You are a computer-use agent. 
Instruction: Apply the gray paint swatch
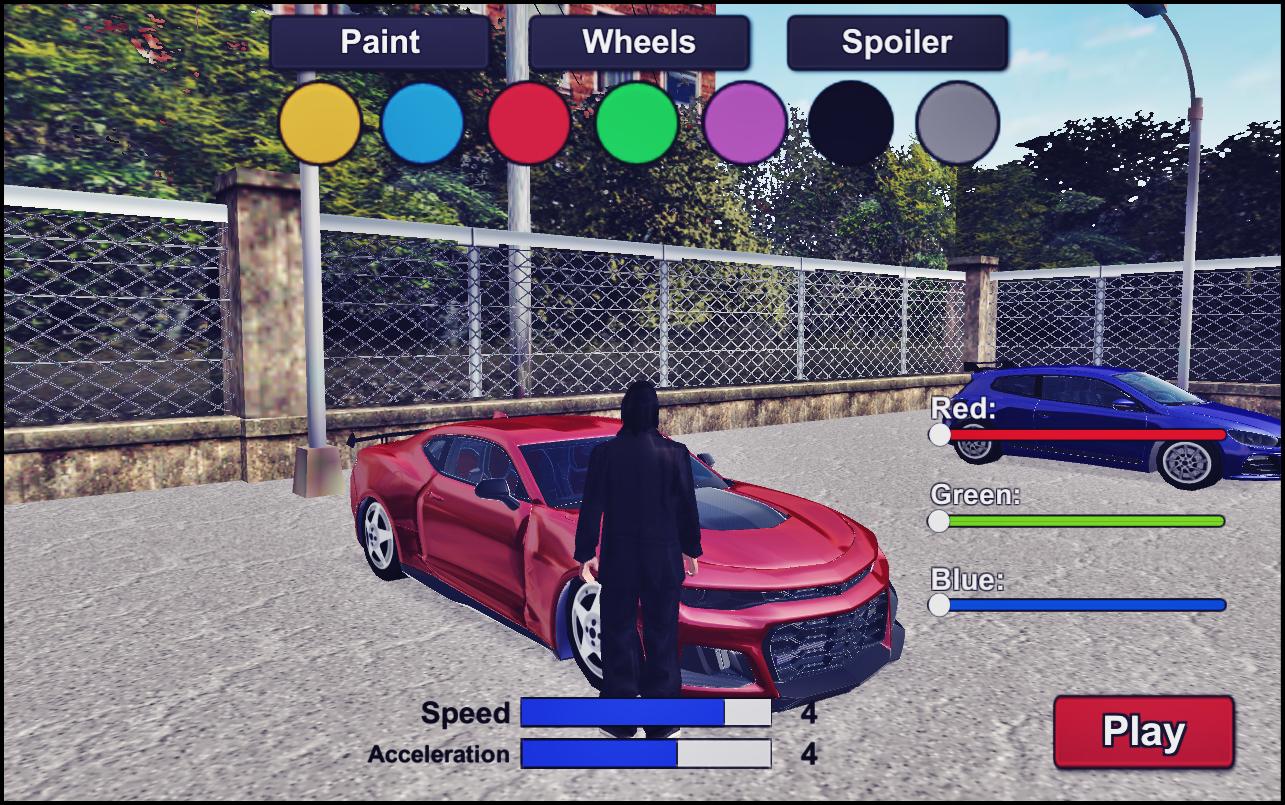957,123
